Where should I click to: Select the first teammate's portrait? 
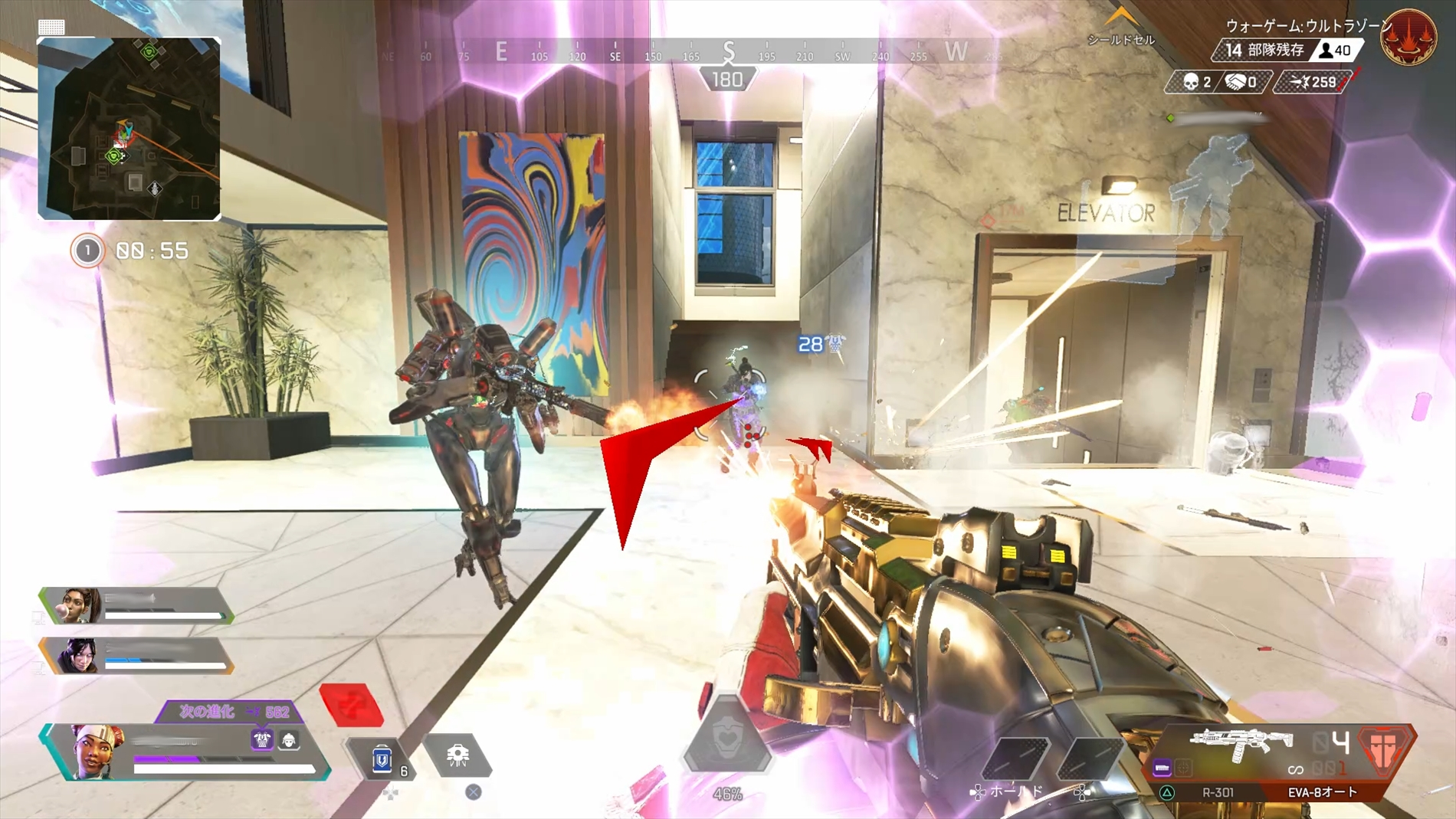pyautogui.click(x=80, y=605)
